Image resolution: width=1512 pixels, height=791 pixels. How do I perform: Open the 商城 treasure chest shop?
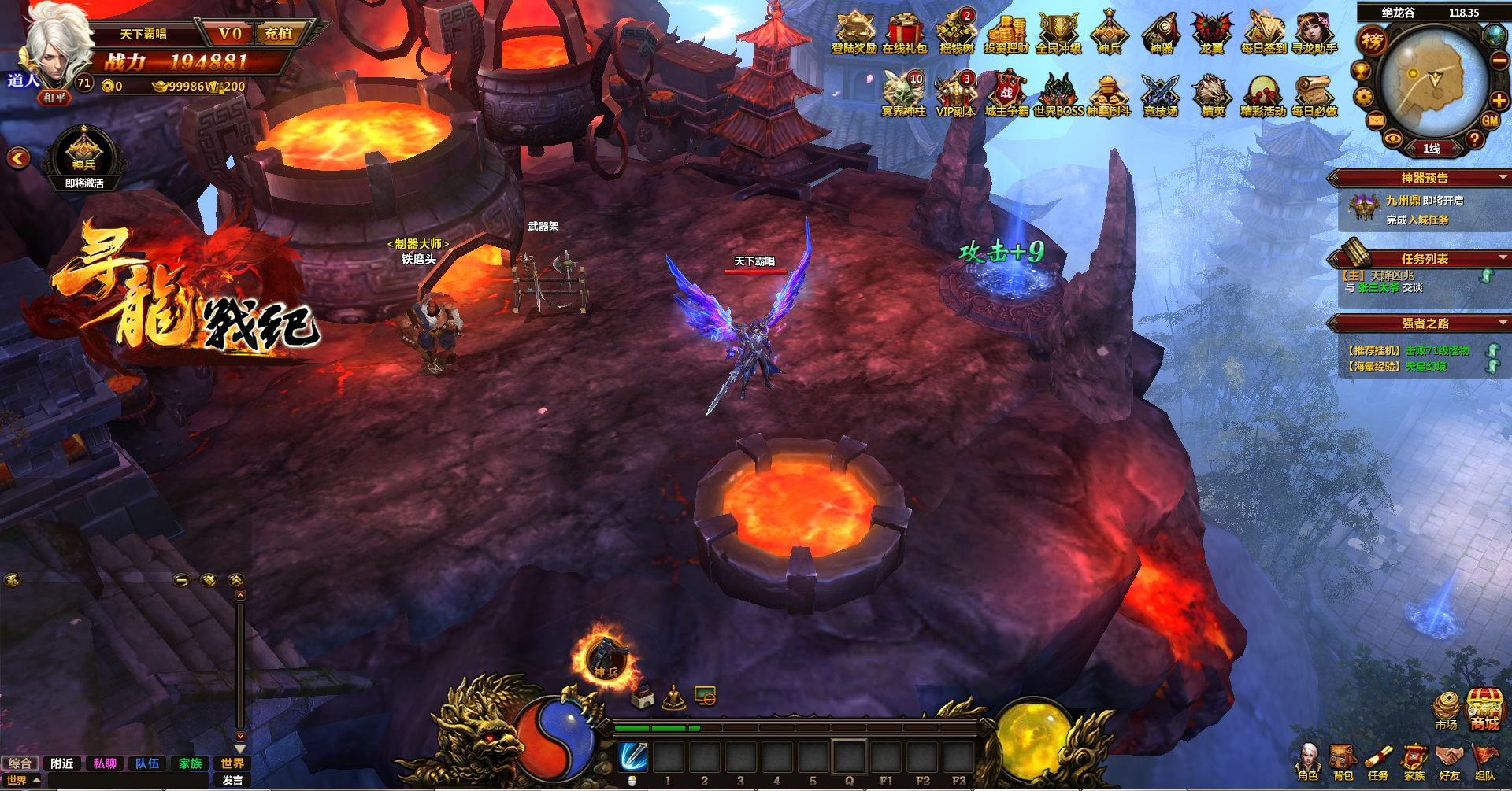[x=1484, y=708]
